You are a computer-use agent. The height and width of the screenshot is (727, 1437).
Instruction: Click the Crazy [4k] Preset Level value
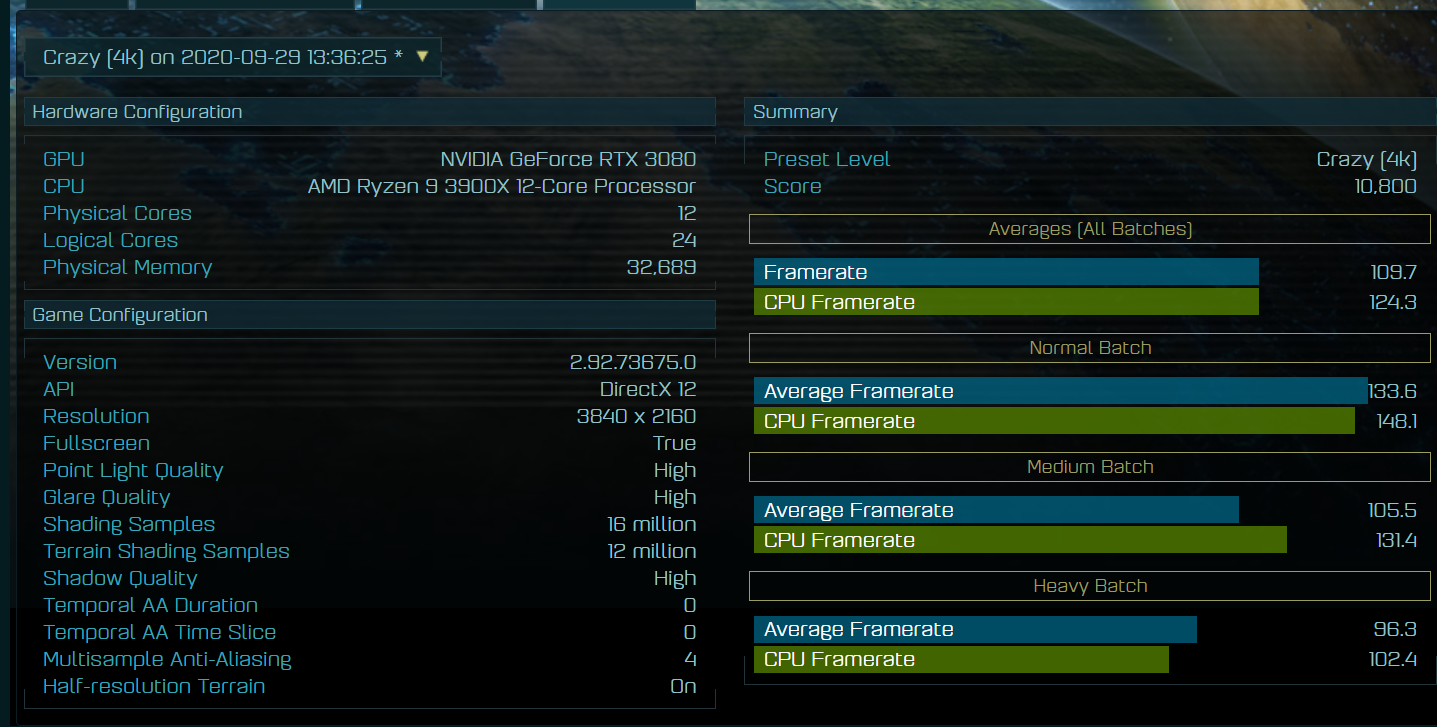pos(1366,158)
